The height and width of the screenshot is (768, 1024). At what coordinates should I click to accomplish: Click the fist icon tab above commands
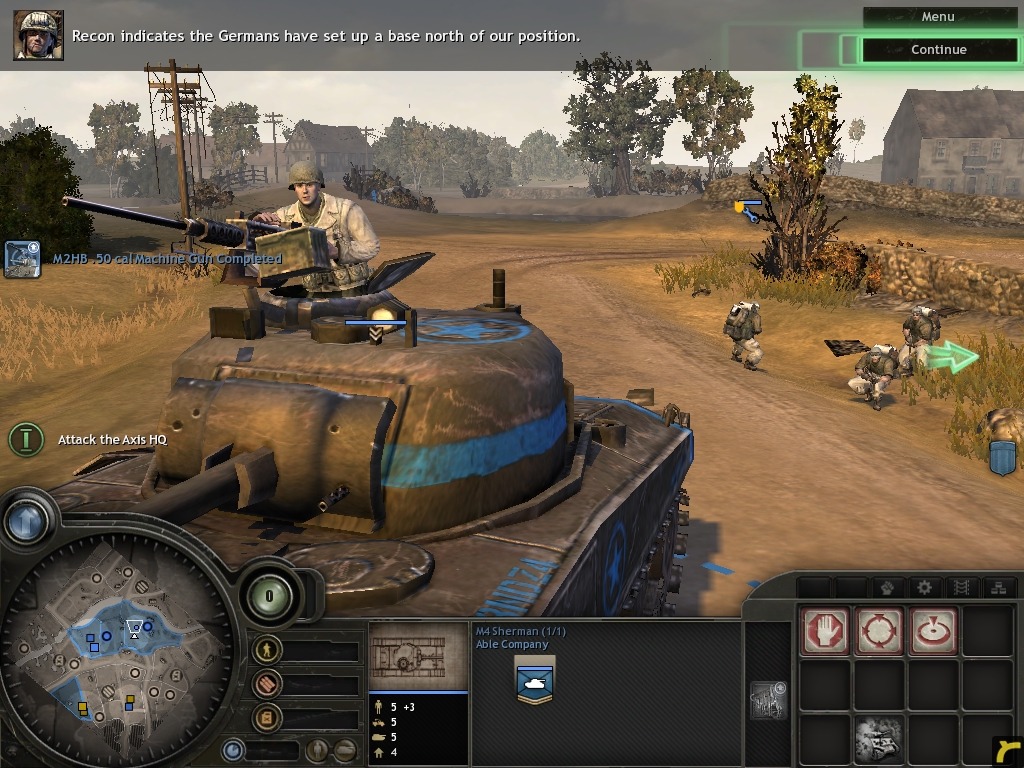click(887, 587)
